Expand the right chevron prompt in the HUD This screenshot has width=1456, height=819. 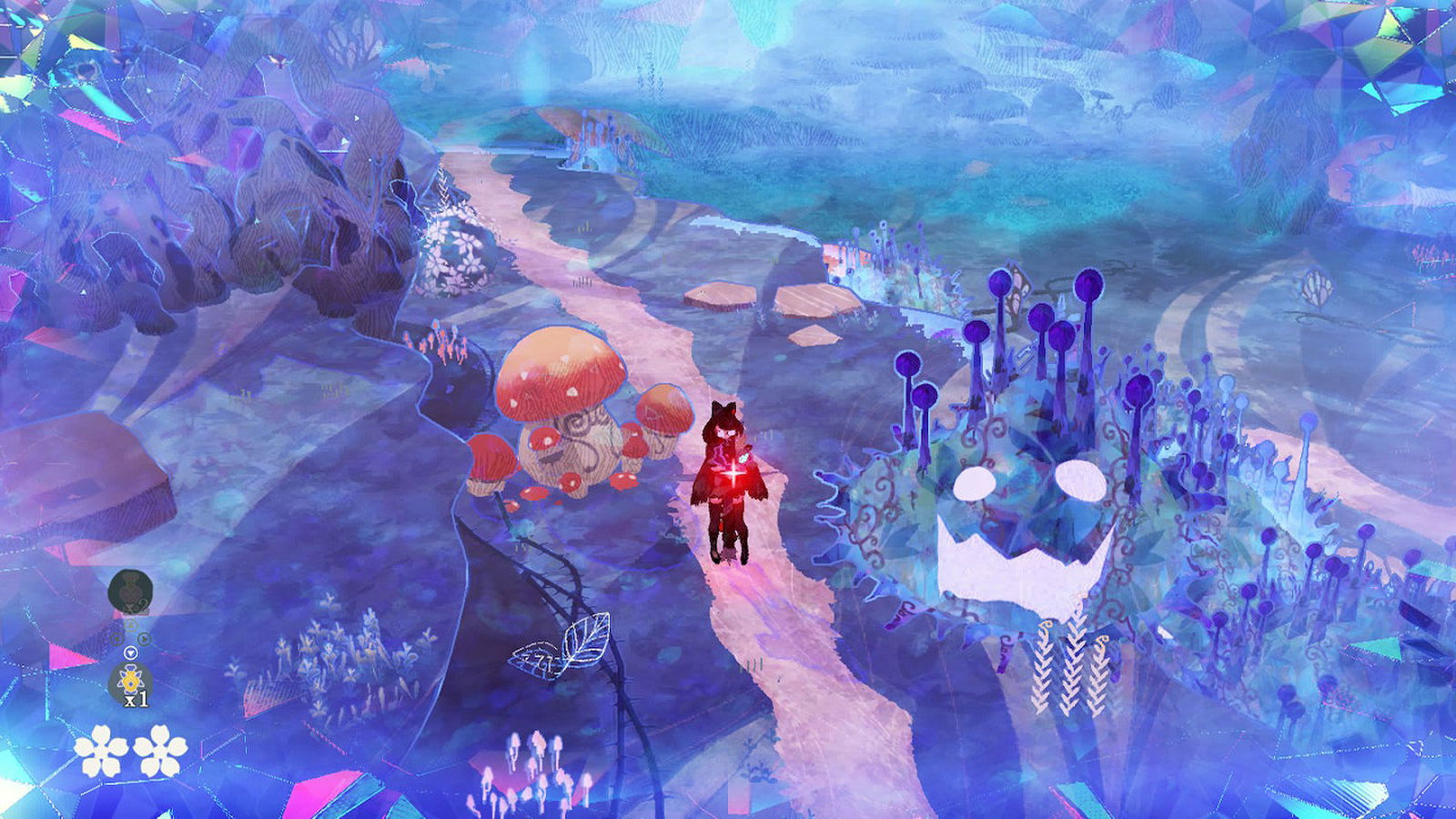point(144,638)
